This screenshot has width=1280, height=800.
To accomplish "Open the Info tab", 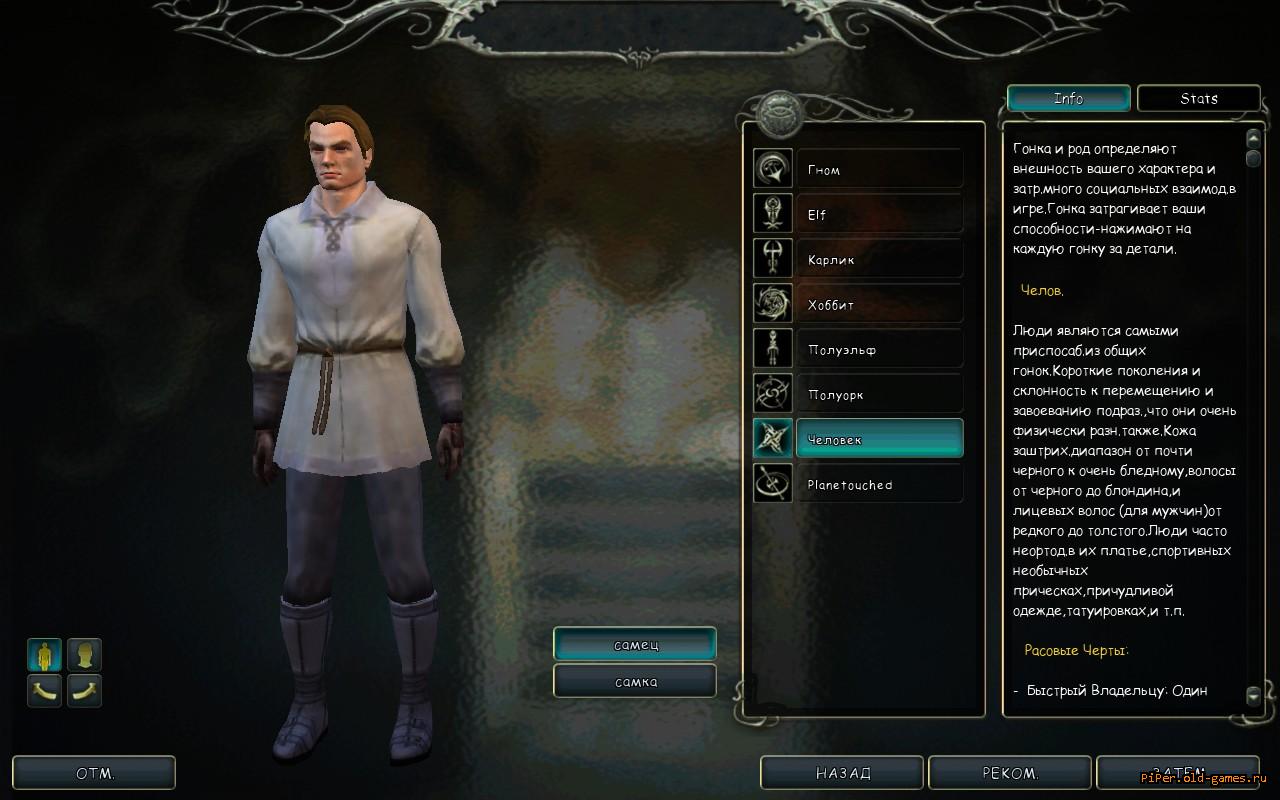I will (1068, 98).
